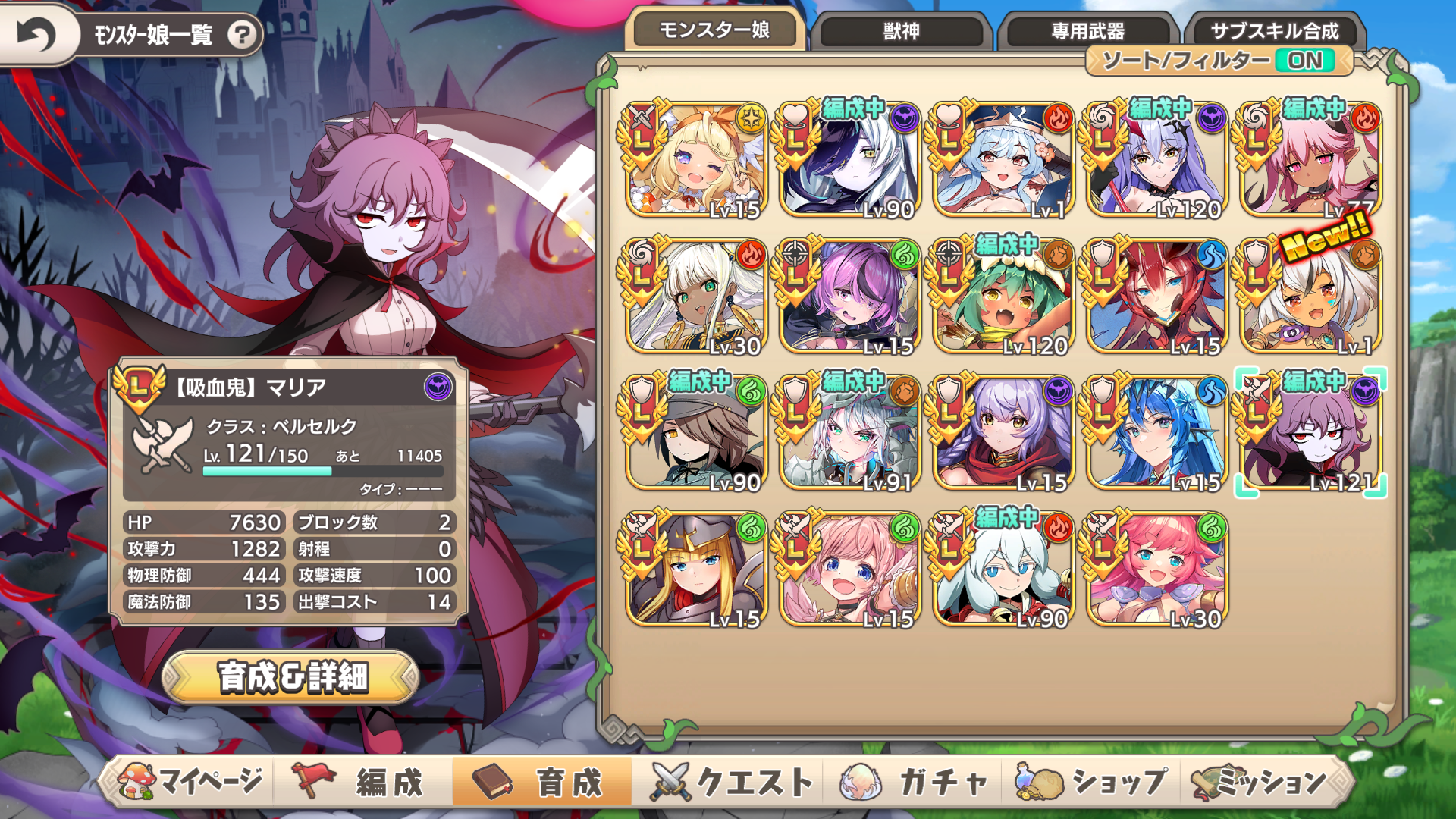Open the ミッション menu

(x=1263, y=781)
